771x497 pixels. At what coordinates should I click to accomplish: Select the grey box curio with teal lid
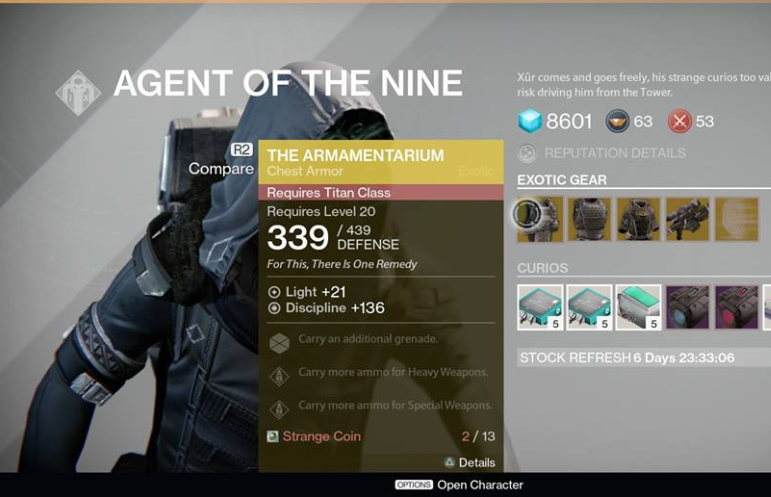(x=638, y=307)
